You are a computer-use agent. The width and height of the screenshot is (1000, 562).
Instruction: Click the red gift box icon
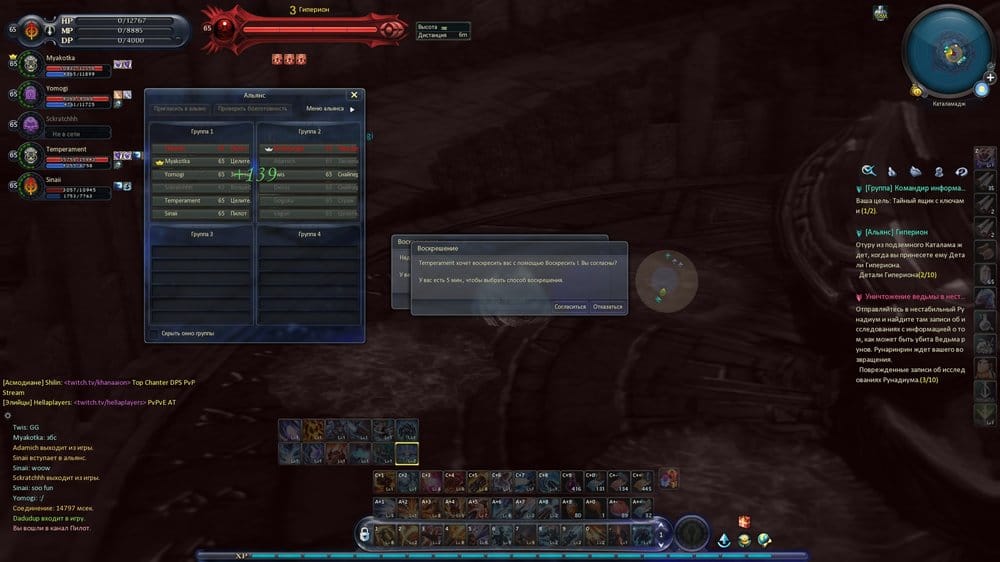pos(743,522)
